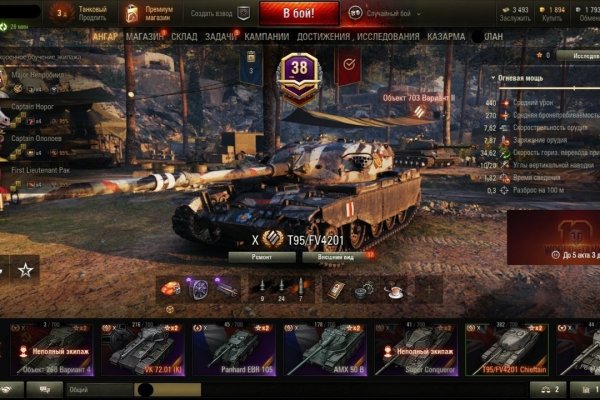Open the МАГАЗИН tab
The height and width of the screenshot is (400, 600).
pos(146,36)
